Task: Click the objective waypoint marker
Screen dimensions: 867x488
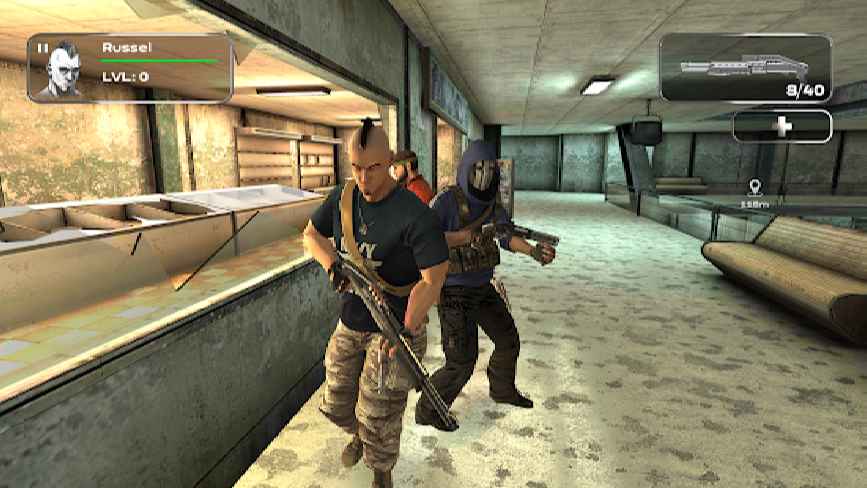Action: pos(754,187)
